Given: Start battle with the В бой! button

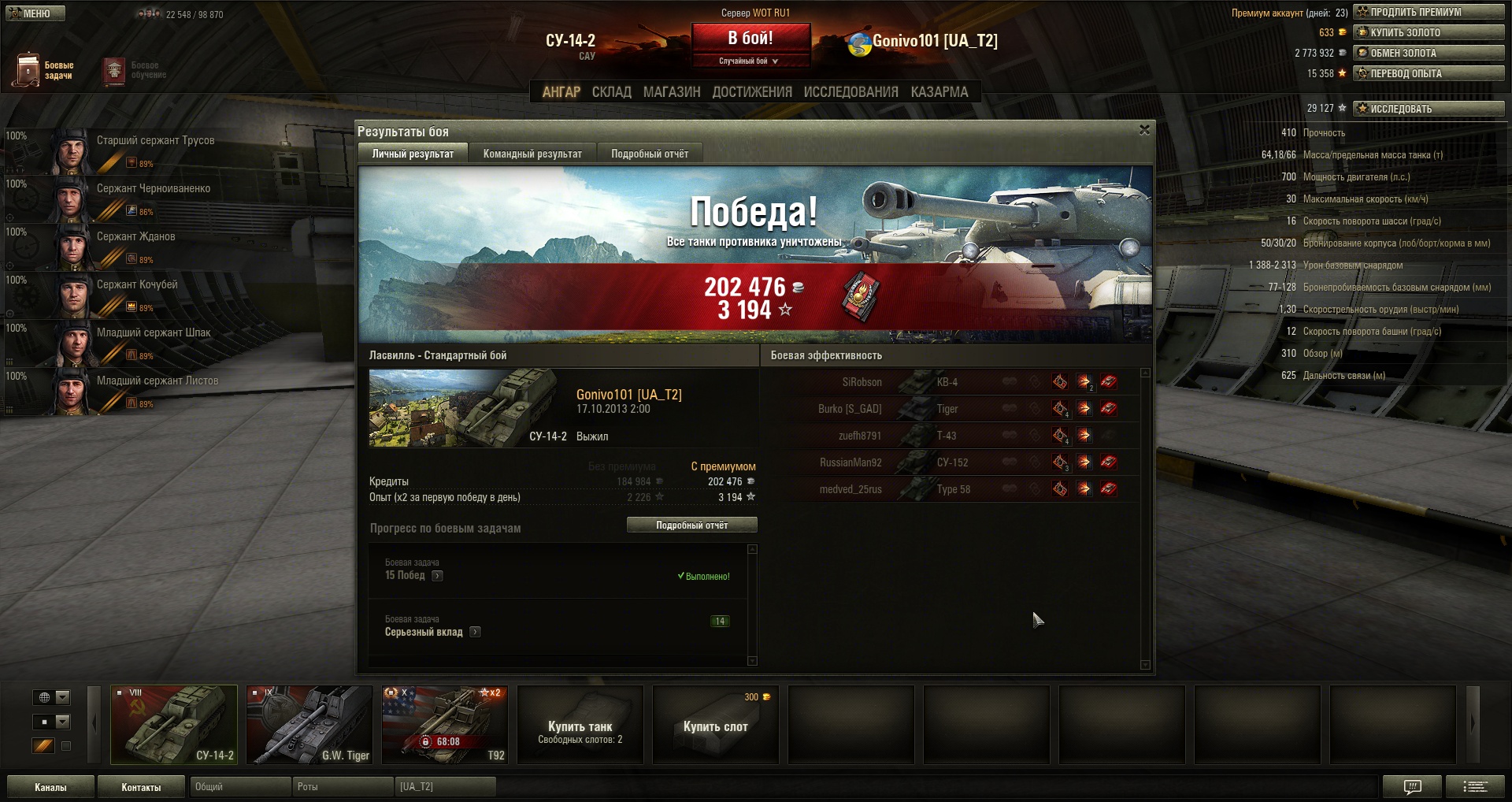Looking at the screenshot, I should click(750, 39).
